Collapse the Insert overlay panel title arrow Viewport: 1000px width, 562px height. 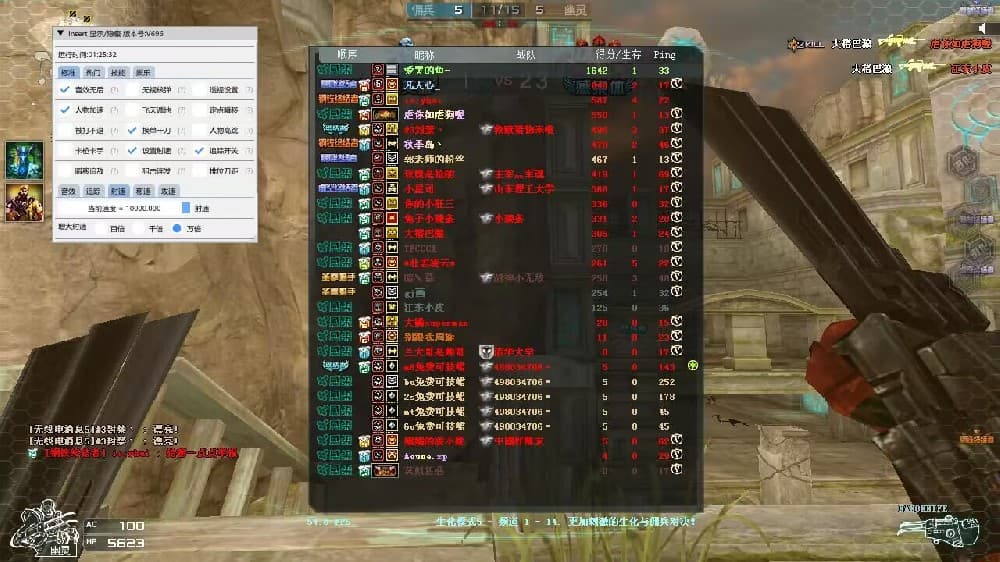pyautogui.click(x=60, y=33)
